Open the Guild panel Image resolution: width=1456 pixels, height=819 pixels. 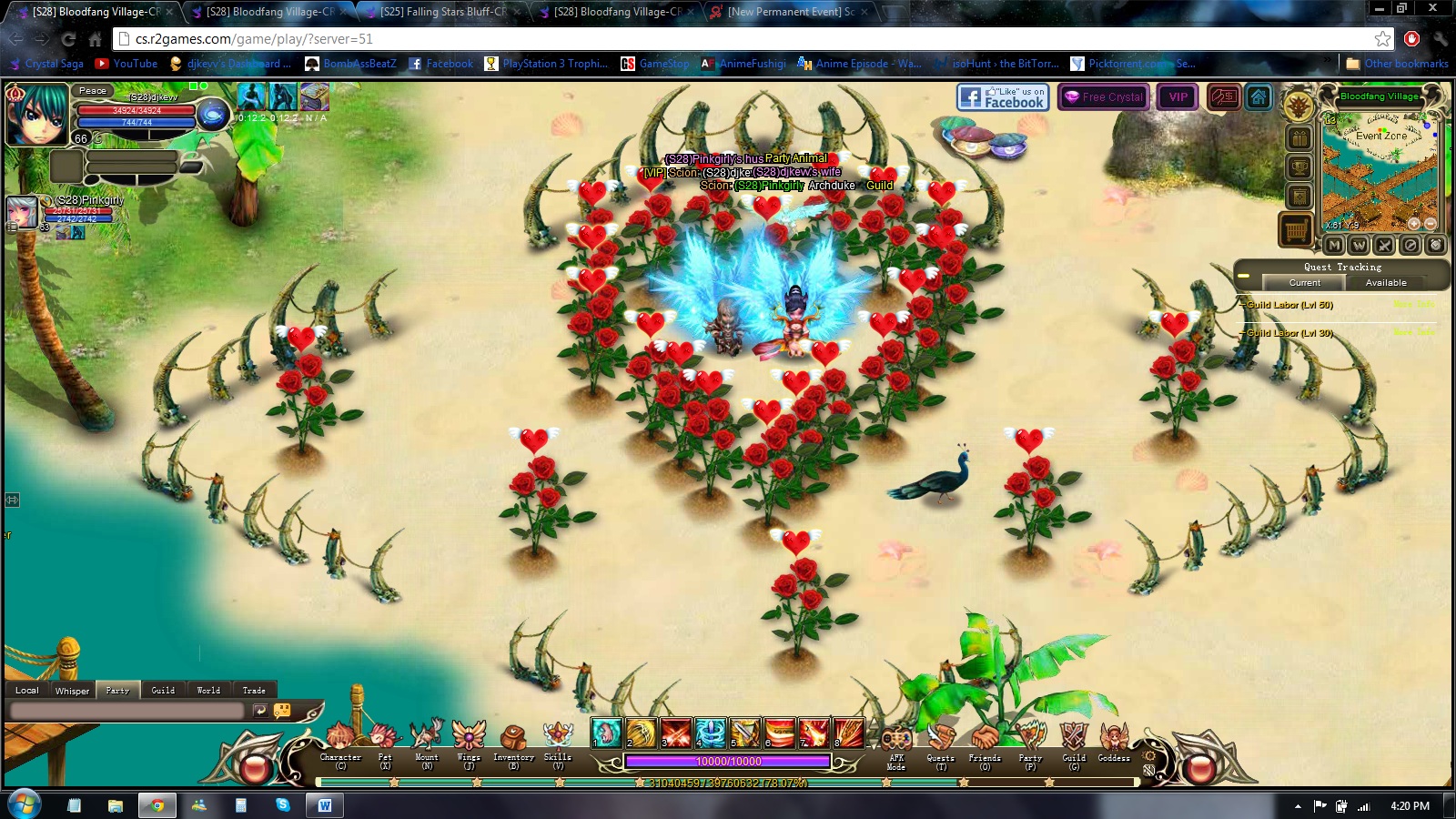click(x=1074, y=739)
